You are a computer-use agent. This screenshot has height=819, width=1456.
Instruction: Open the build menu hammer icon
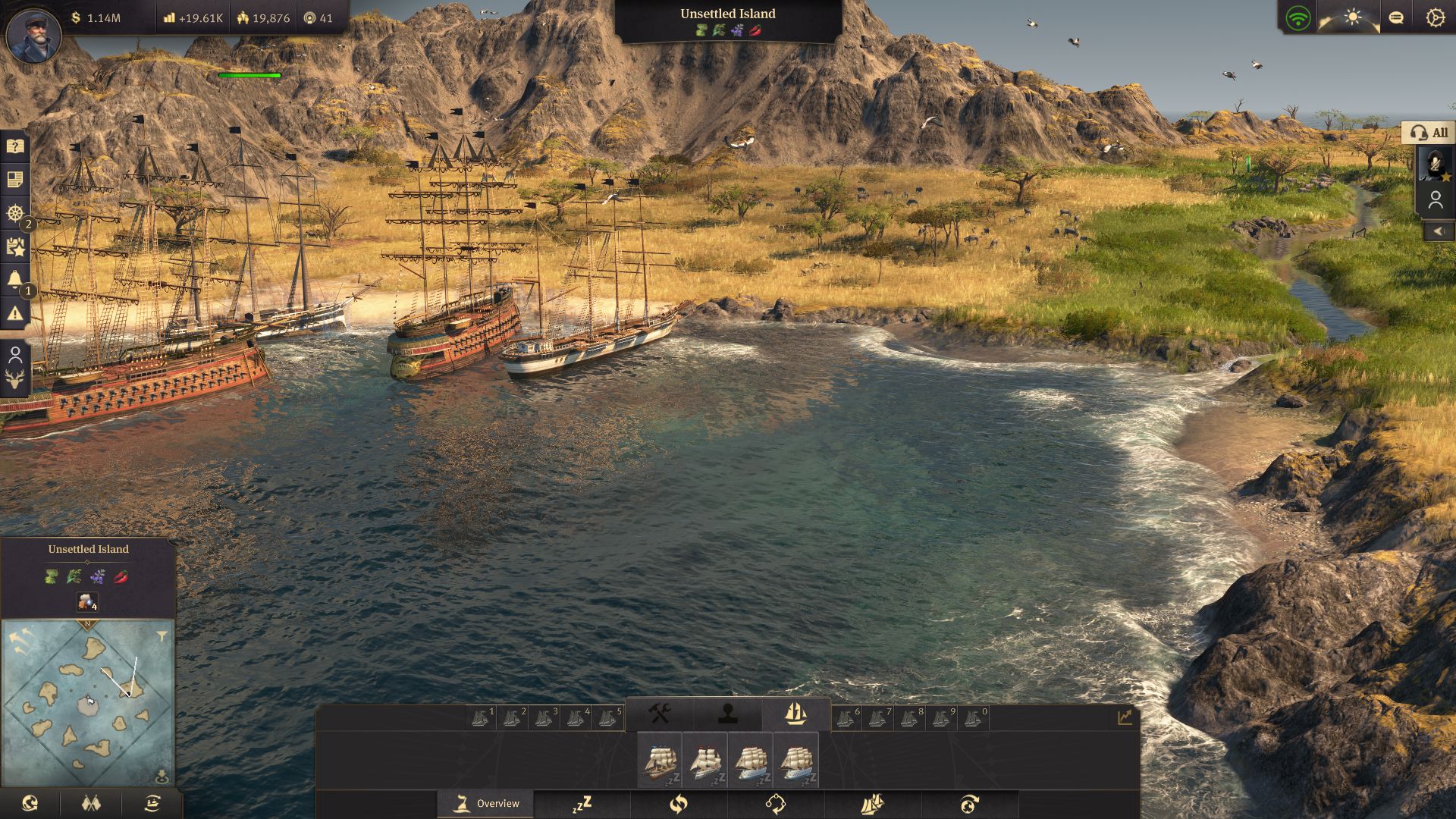[658, 714]
